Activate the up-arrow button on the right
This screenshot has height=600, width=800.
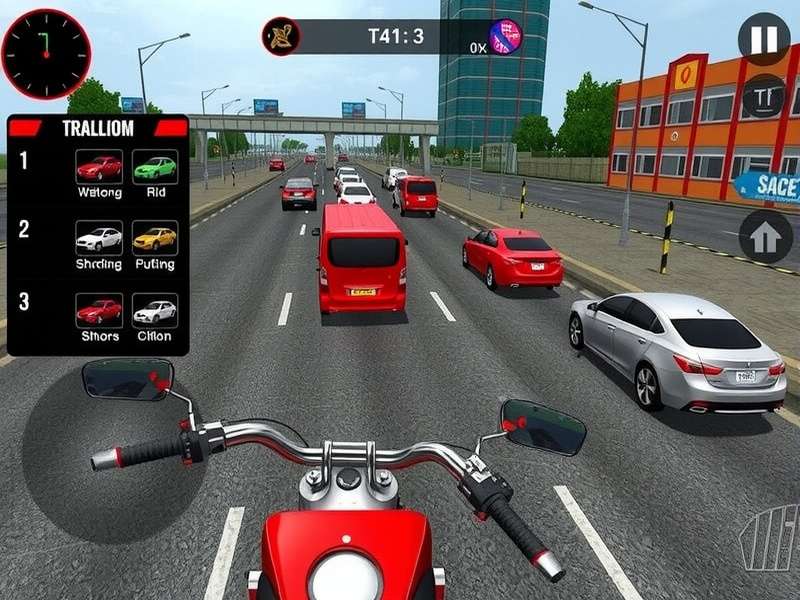(x=766, y=237)
